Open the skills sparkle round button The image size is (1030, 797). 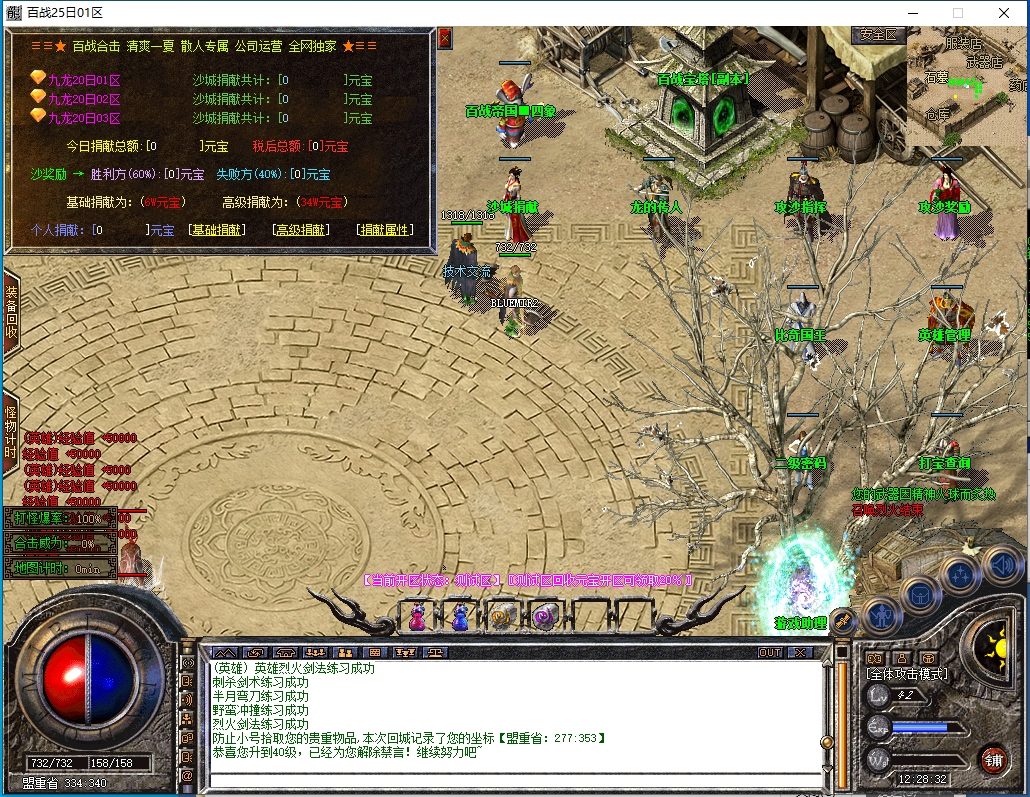[x=960, y=575]
